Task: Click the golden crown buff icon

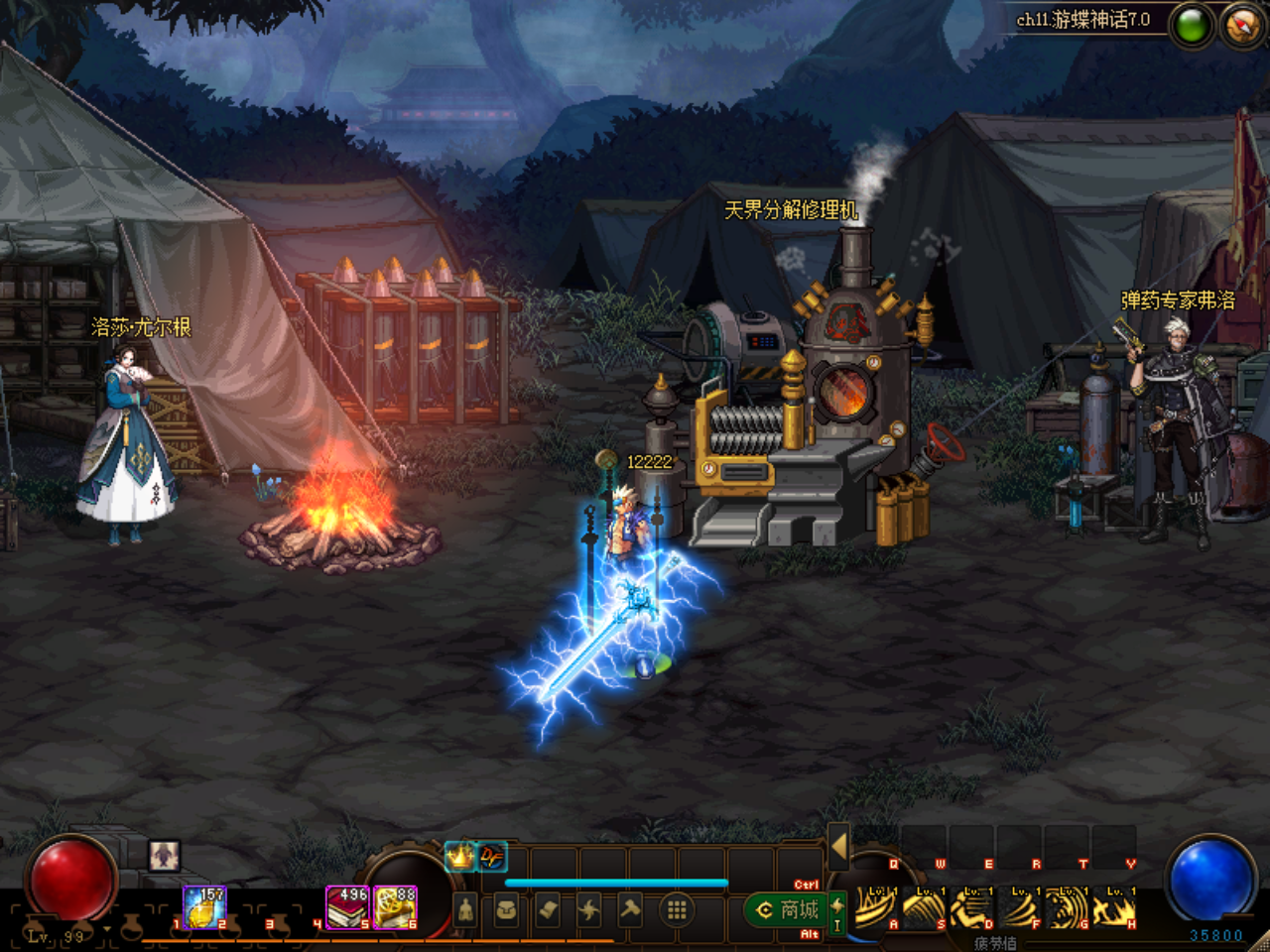Action: [459, 856]
